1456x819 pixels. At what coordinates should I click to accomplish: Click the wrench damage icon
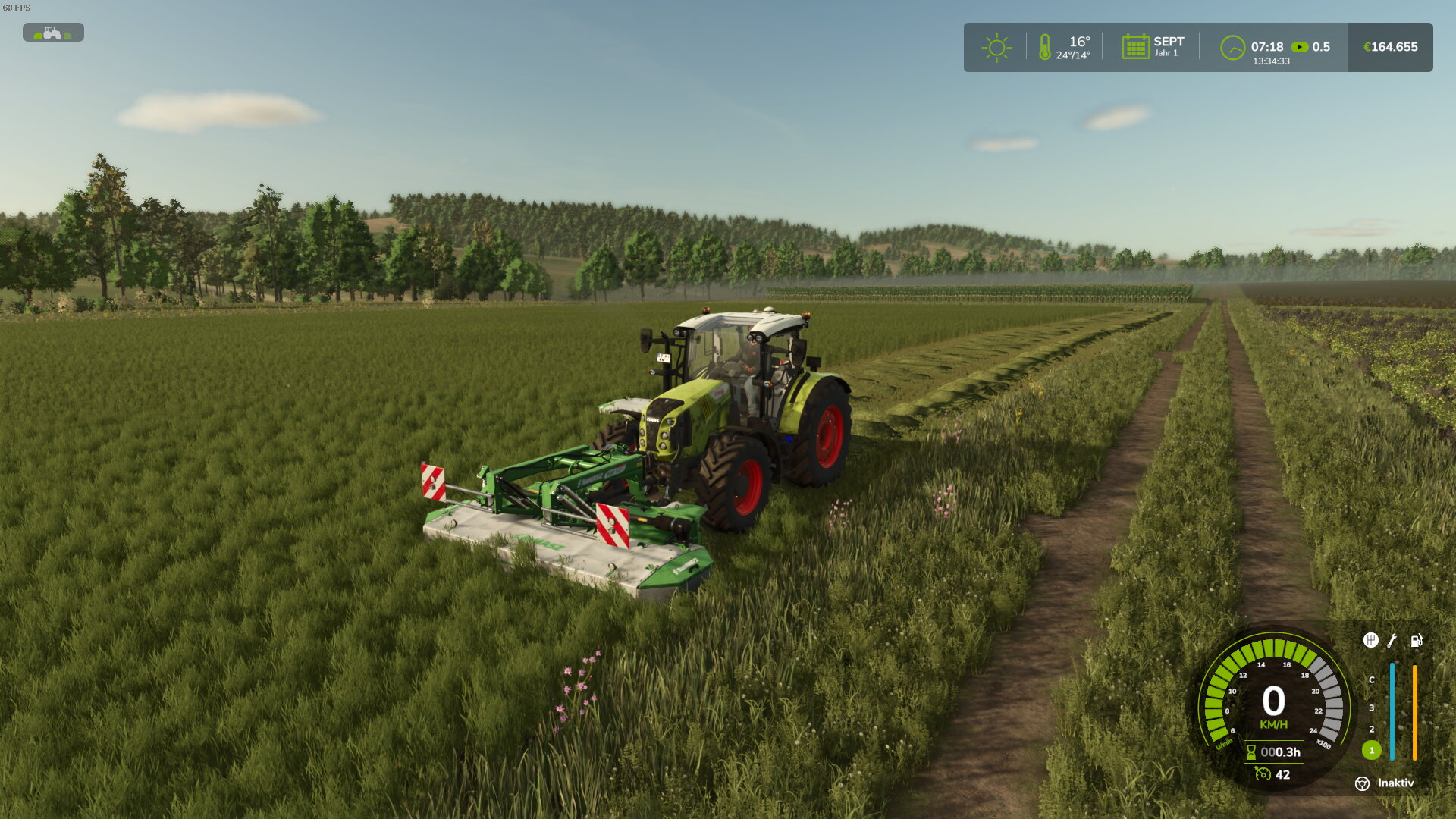point(1392,641)
